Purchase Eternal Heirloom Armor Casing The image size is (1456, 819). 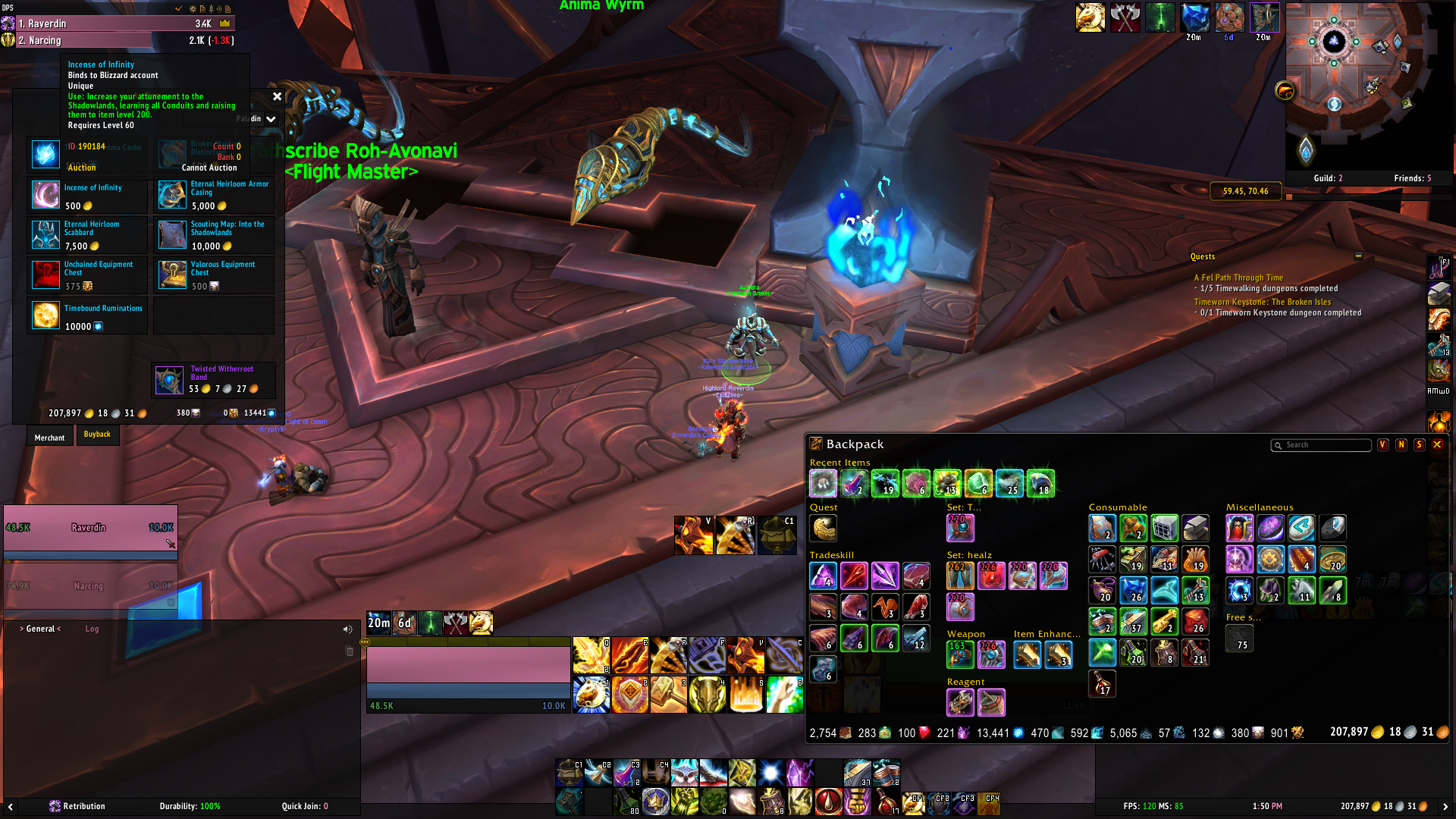point(172,195)
